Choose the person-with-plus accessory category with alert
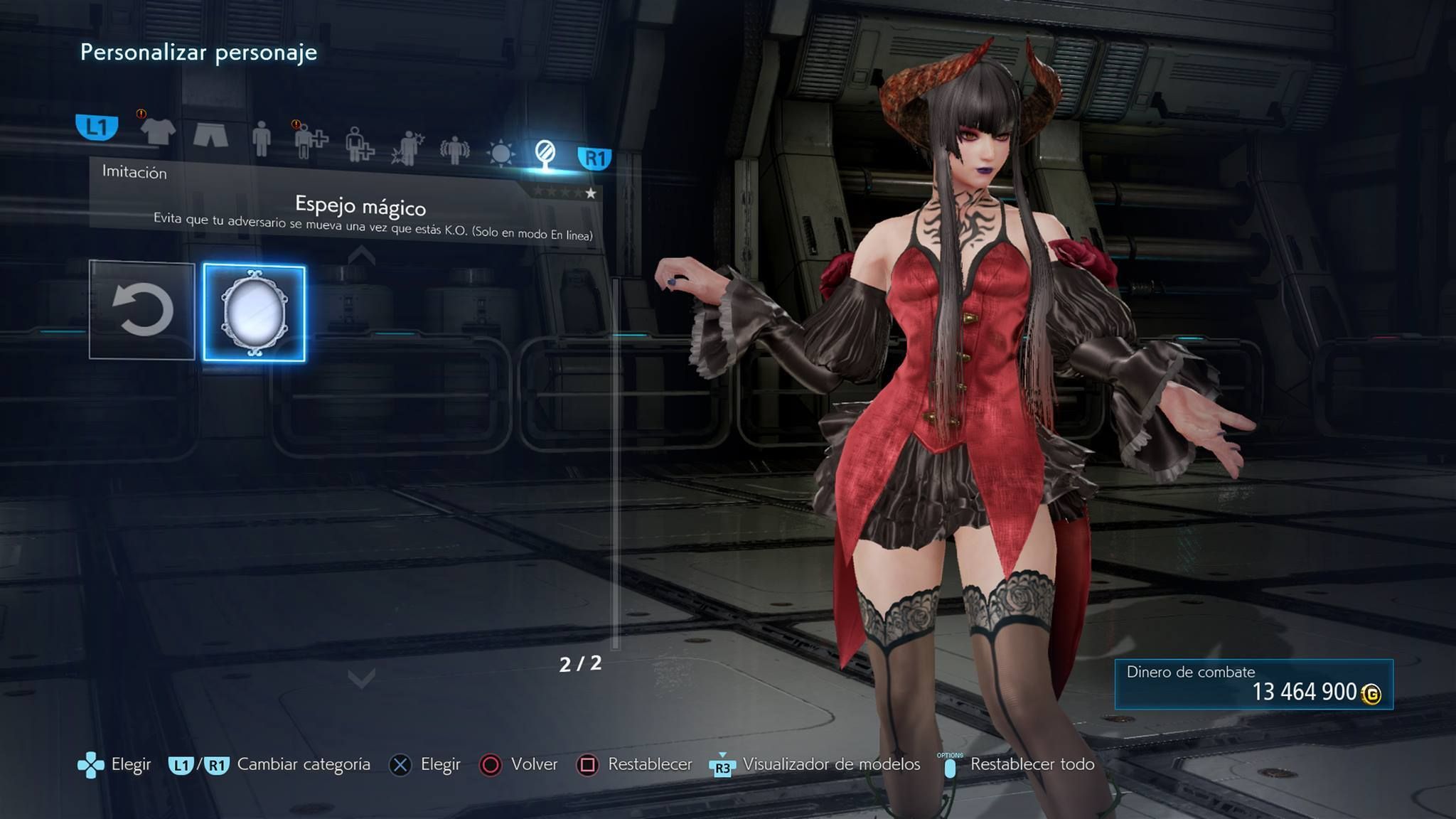The height and width of the screenshot is (819, 1456). [x=311, y=141]
